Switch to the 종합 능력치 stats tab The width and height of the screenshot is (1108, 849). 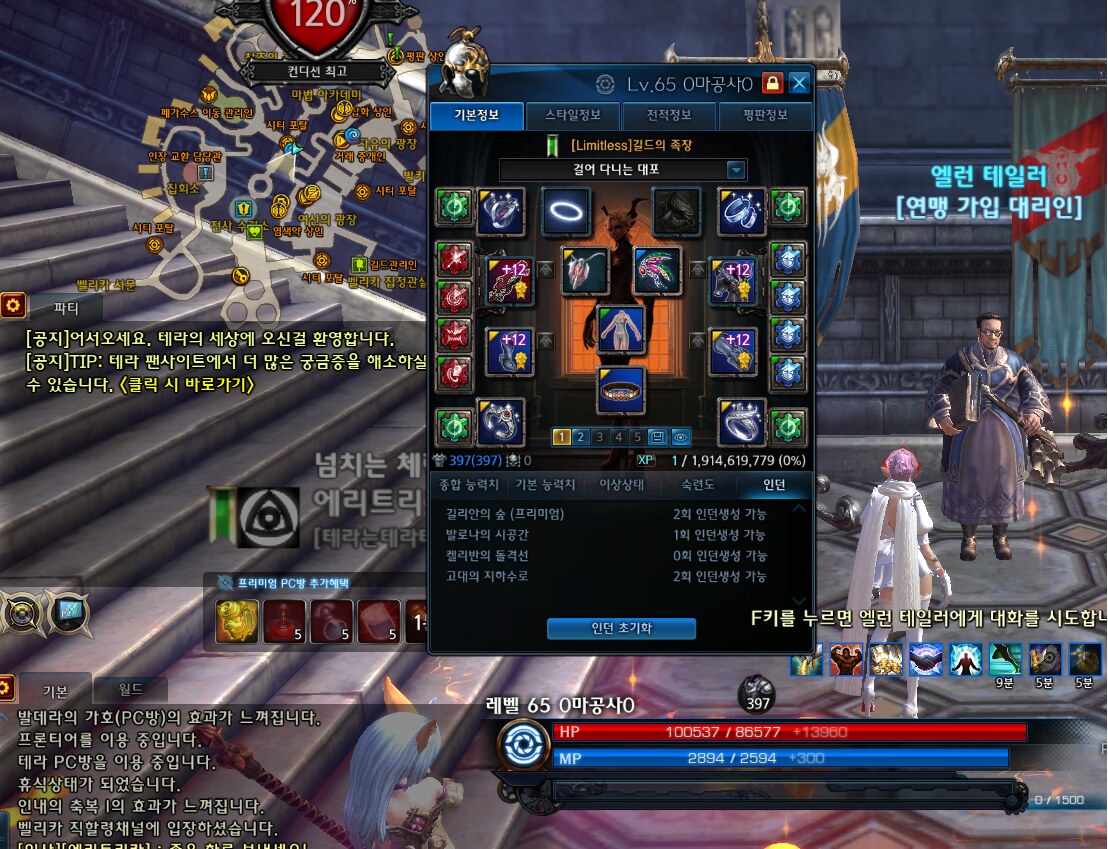pyautogui.click(x=469, y=485)
